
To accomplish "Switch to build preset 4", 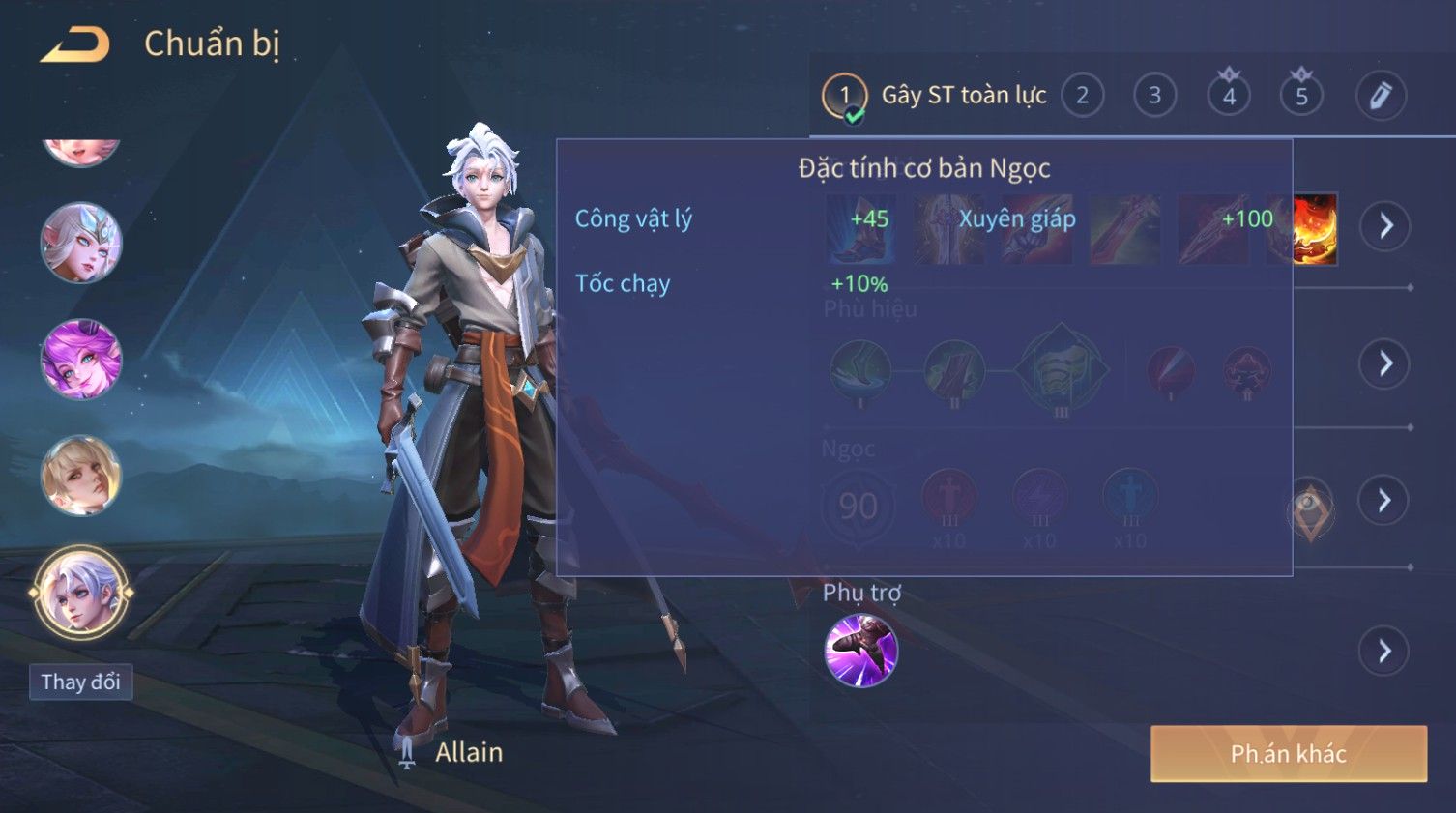I will [1229, 96].
